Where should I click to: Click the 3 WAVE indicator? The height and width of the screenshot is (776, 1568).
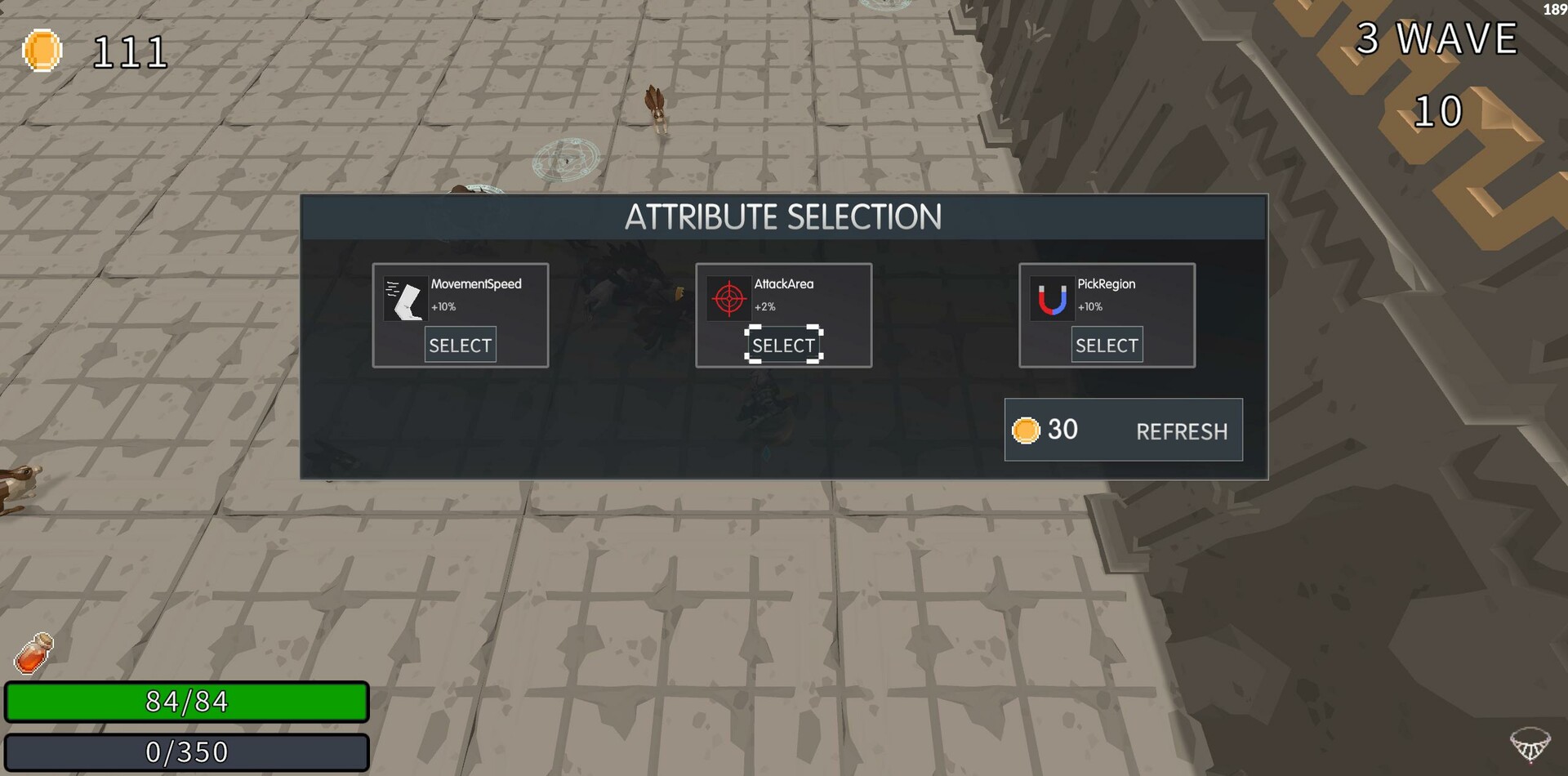tap(1437, 37)
